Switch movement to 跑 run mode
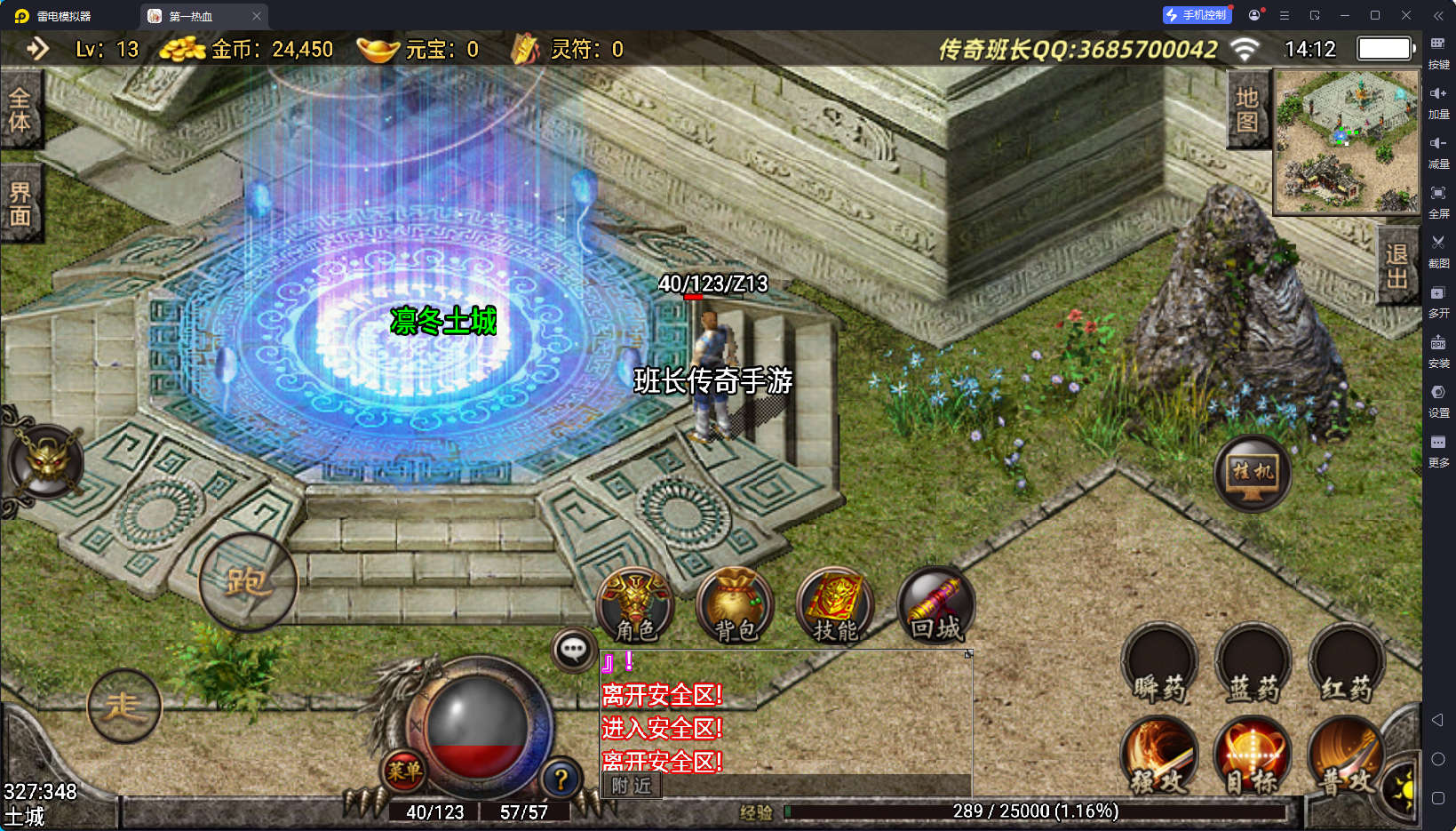 tap(248, 582)
